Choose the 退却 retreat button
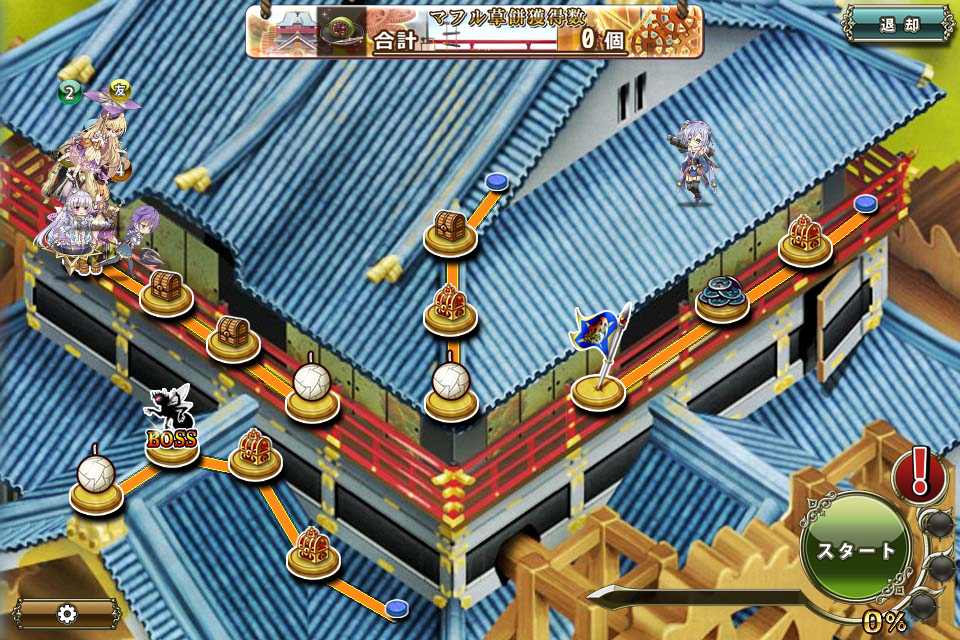 click(x=898, y=25)
